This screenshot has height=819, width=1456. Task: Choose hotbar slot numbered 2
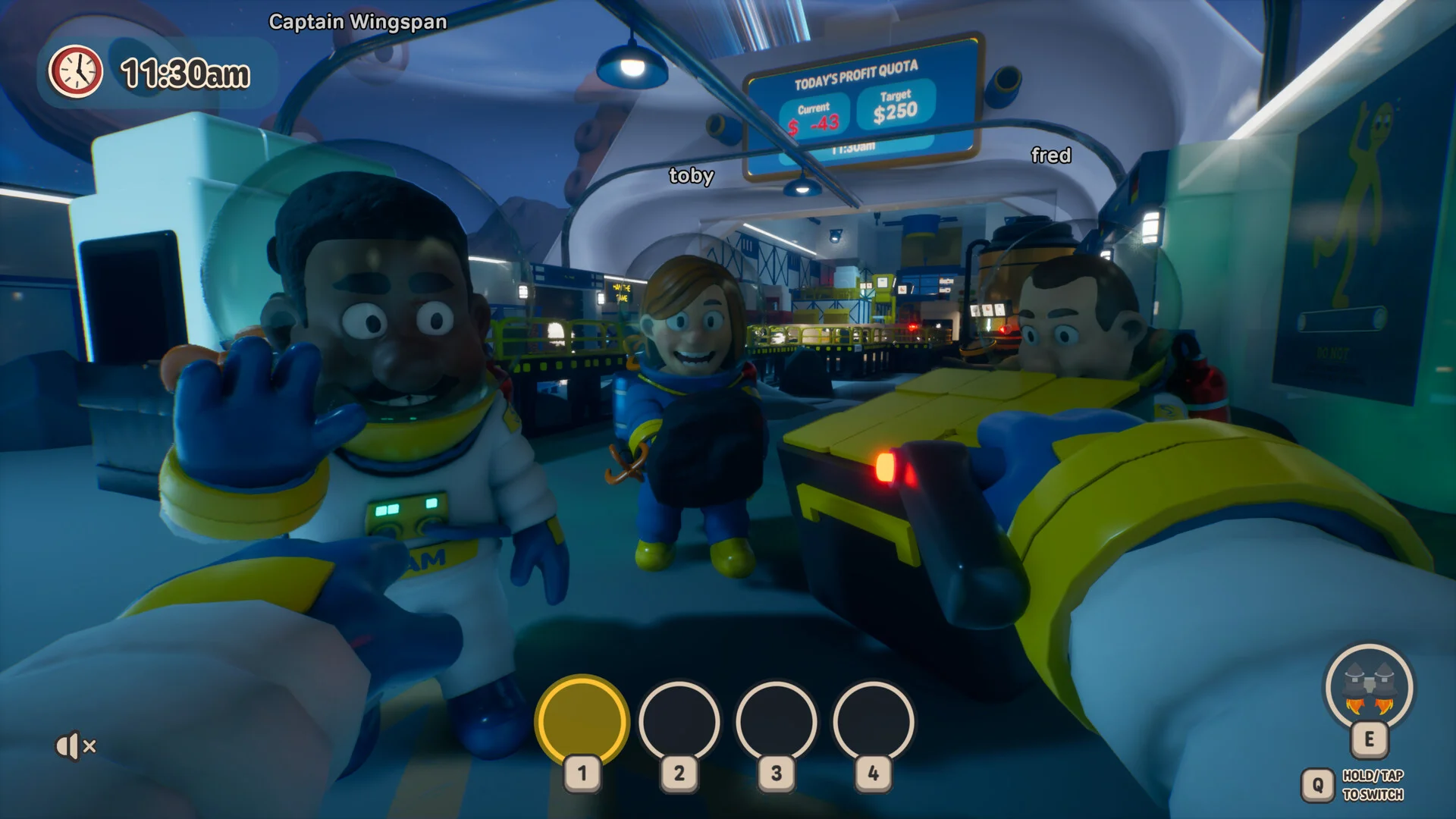click(x=679, y=721)
